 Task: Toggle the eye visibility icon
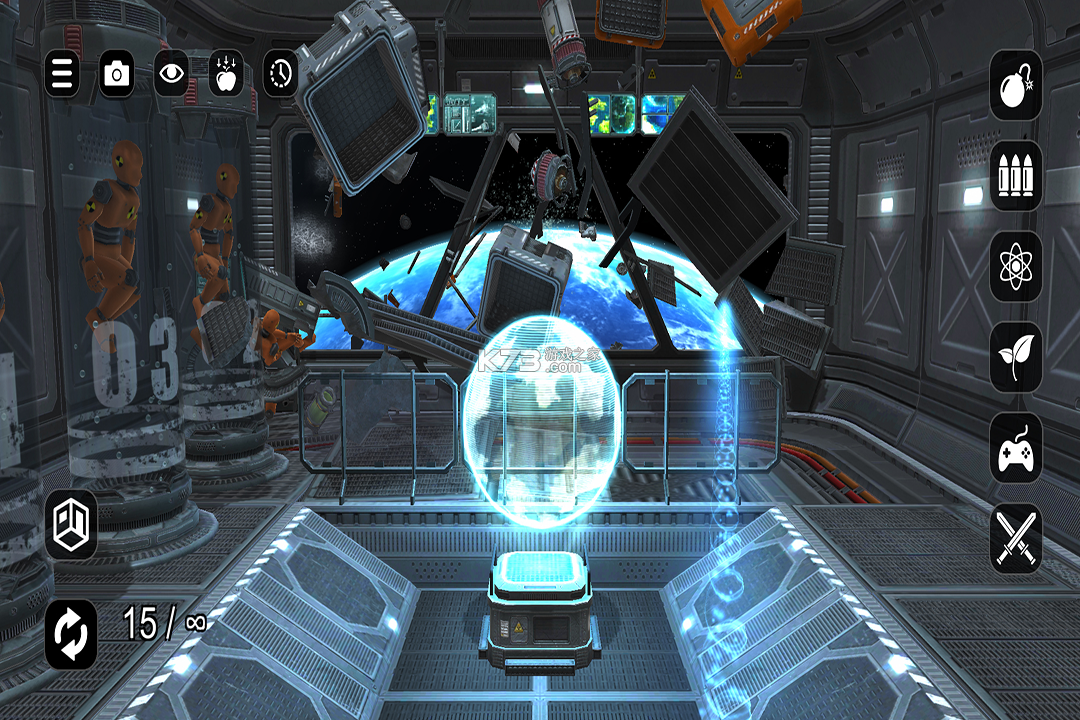point(171,73)
